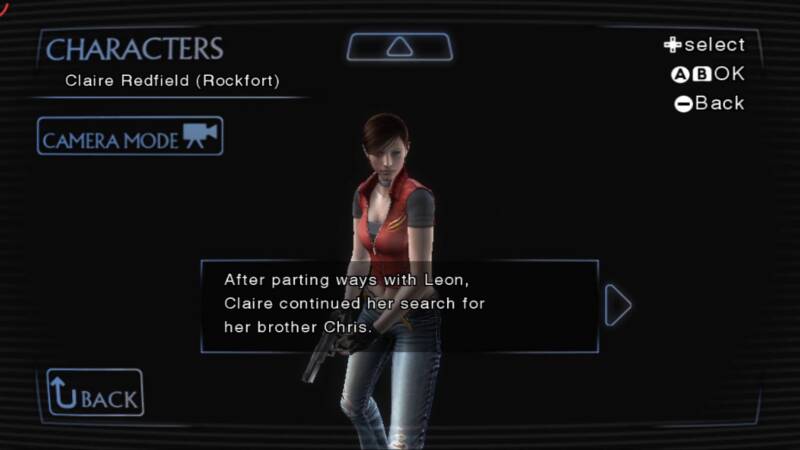Screen dimensions: 800x450
Task: Advance the description with the right arrow
Action: (618, 306)
